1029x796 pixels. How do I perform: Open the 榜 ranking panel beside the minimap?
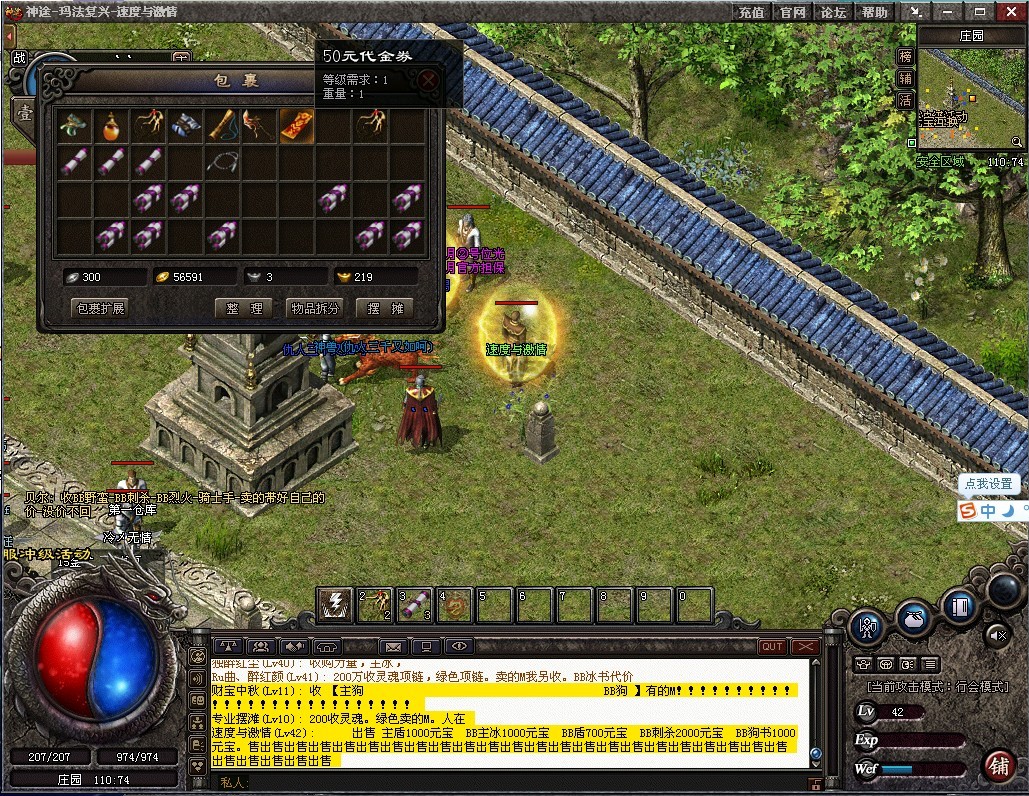905,56
